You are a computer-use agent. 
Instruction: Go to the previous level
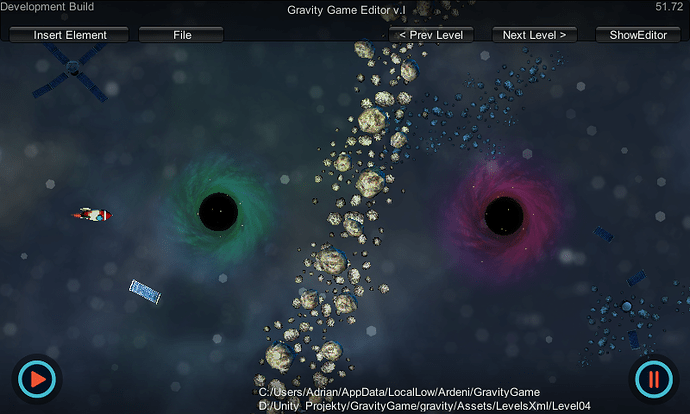pyautogui.click(x=430, y=35)
